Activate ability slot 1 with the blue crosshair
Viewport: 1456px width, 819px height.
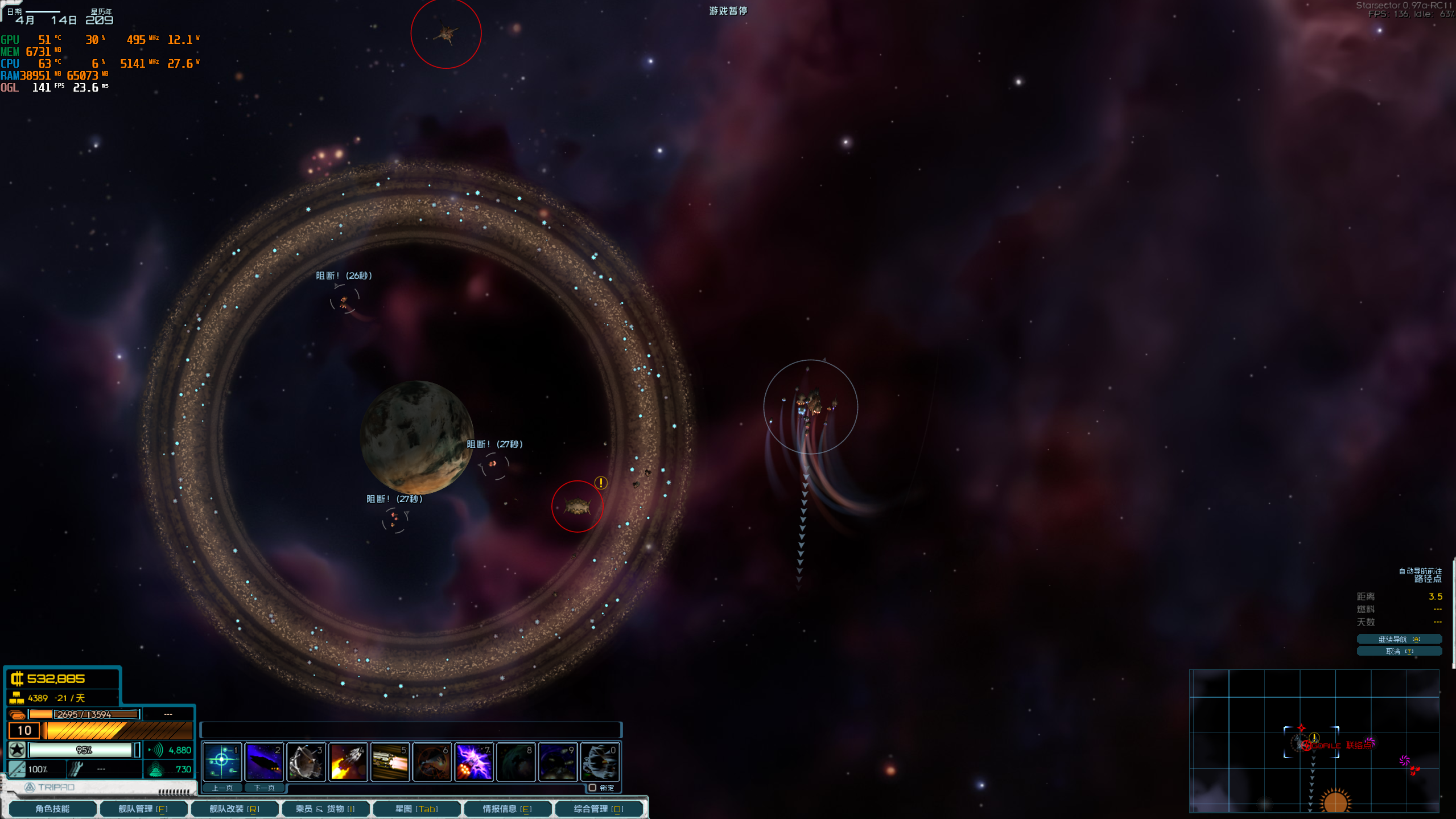click(222, 762)
